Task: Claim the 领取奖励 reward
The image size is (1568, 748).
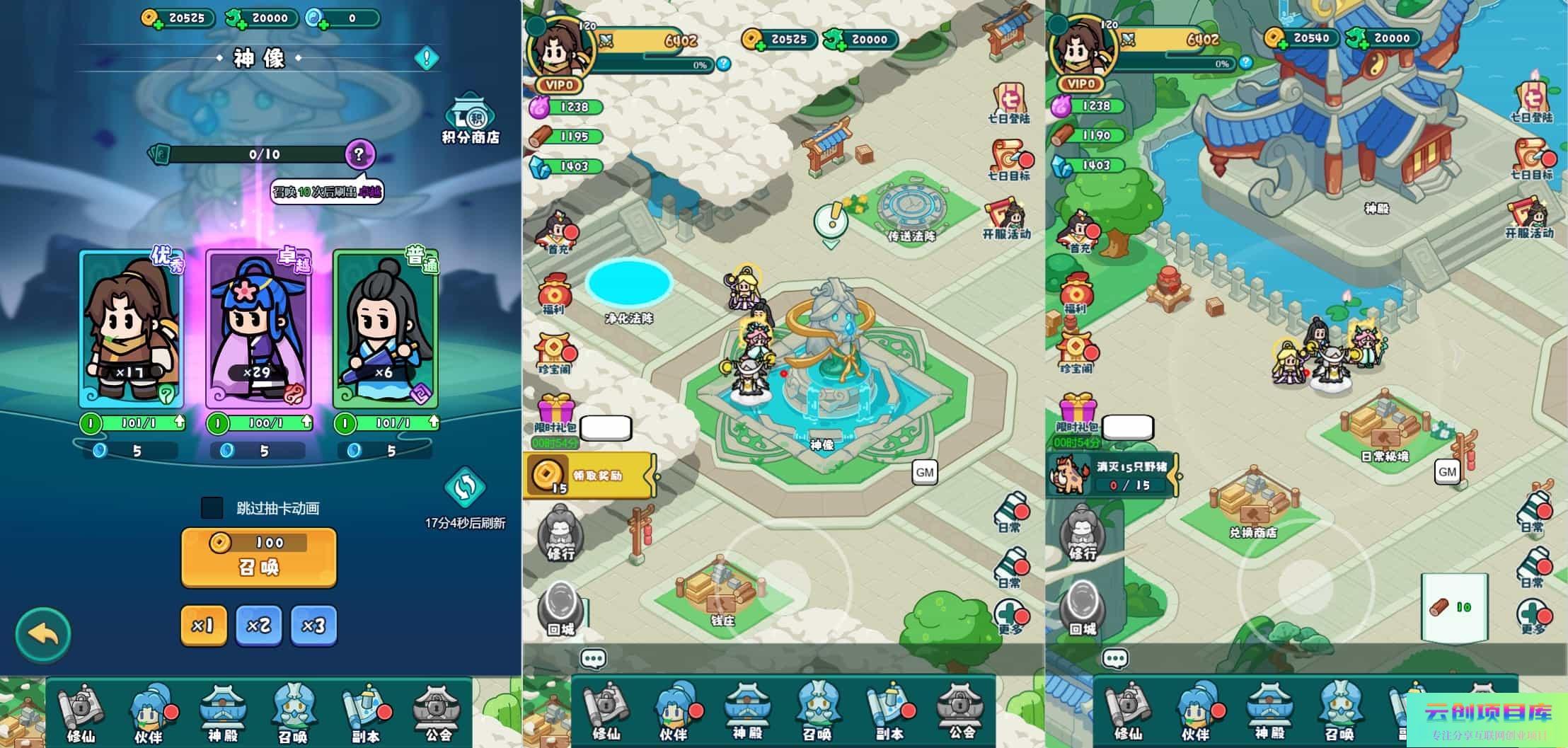Action: (591, 476)
